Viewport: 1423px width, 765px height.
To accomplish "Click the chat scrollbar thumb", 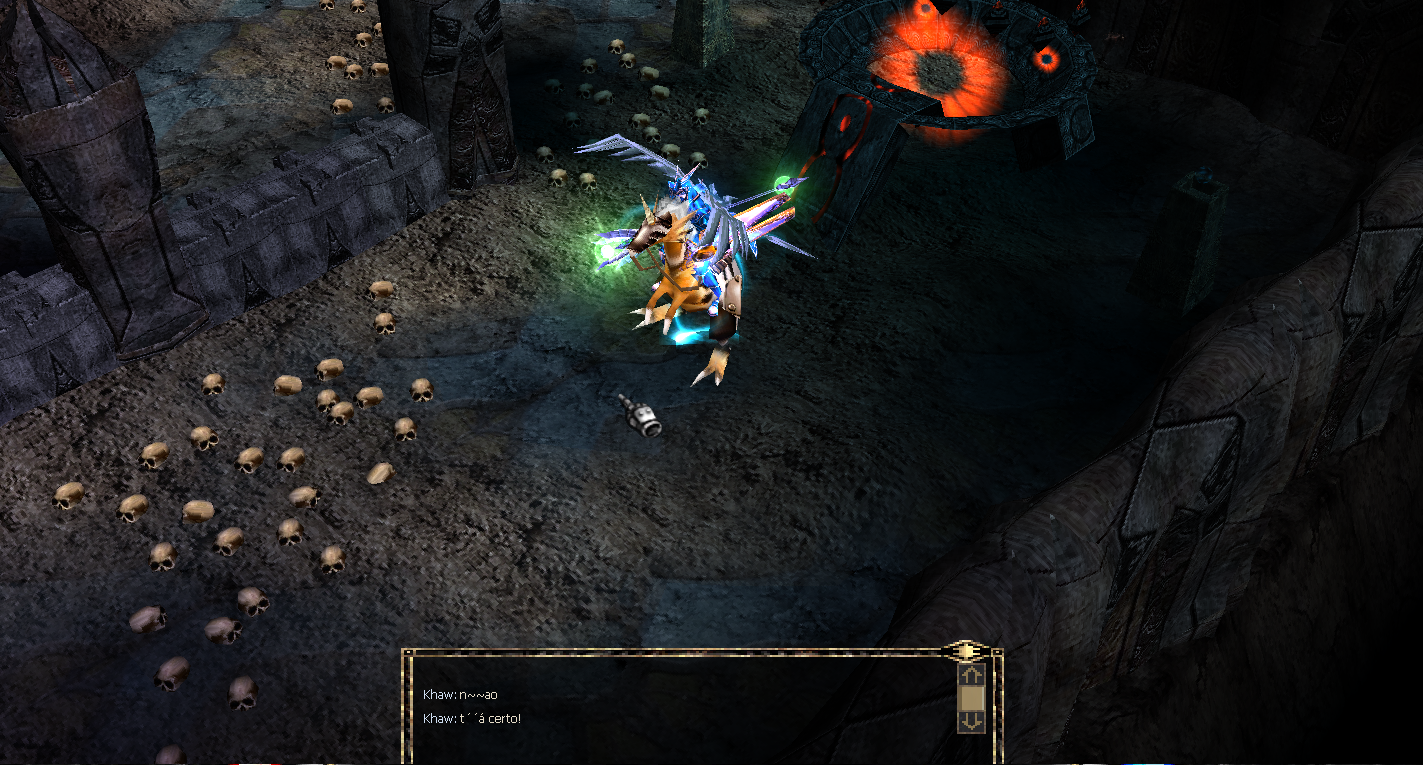I will (971, 697).
